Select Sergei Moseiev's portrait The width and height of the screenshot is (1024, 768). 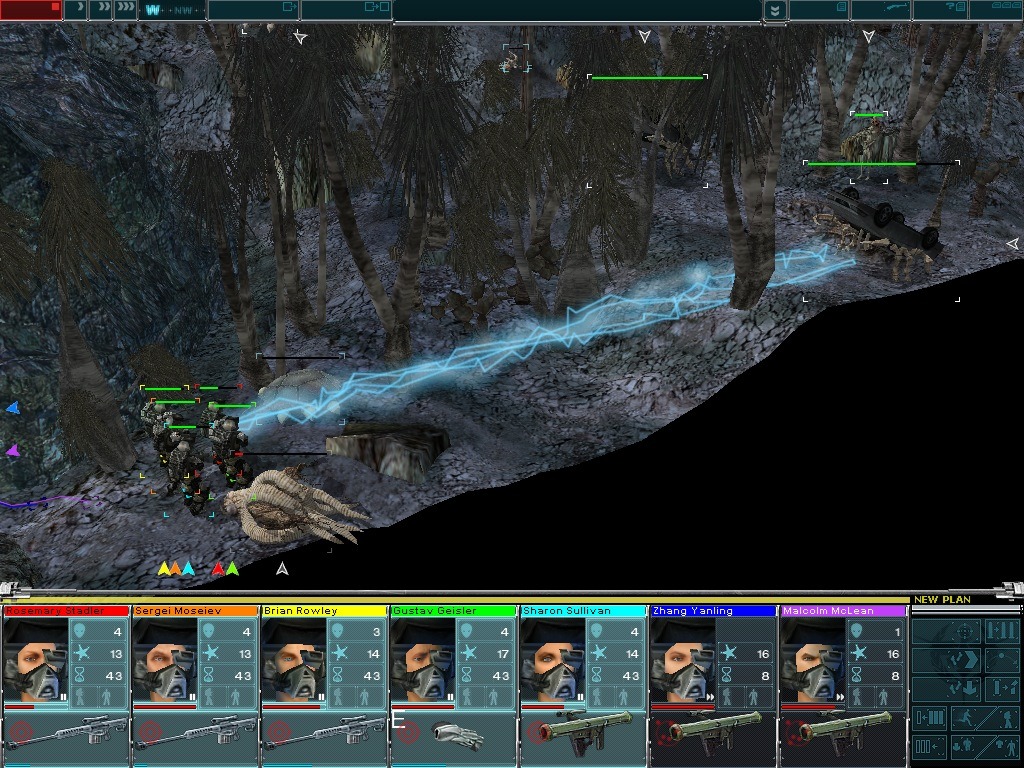coord(165,661)
